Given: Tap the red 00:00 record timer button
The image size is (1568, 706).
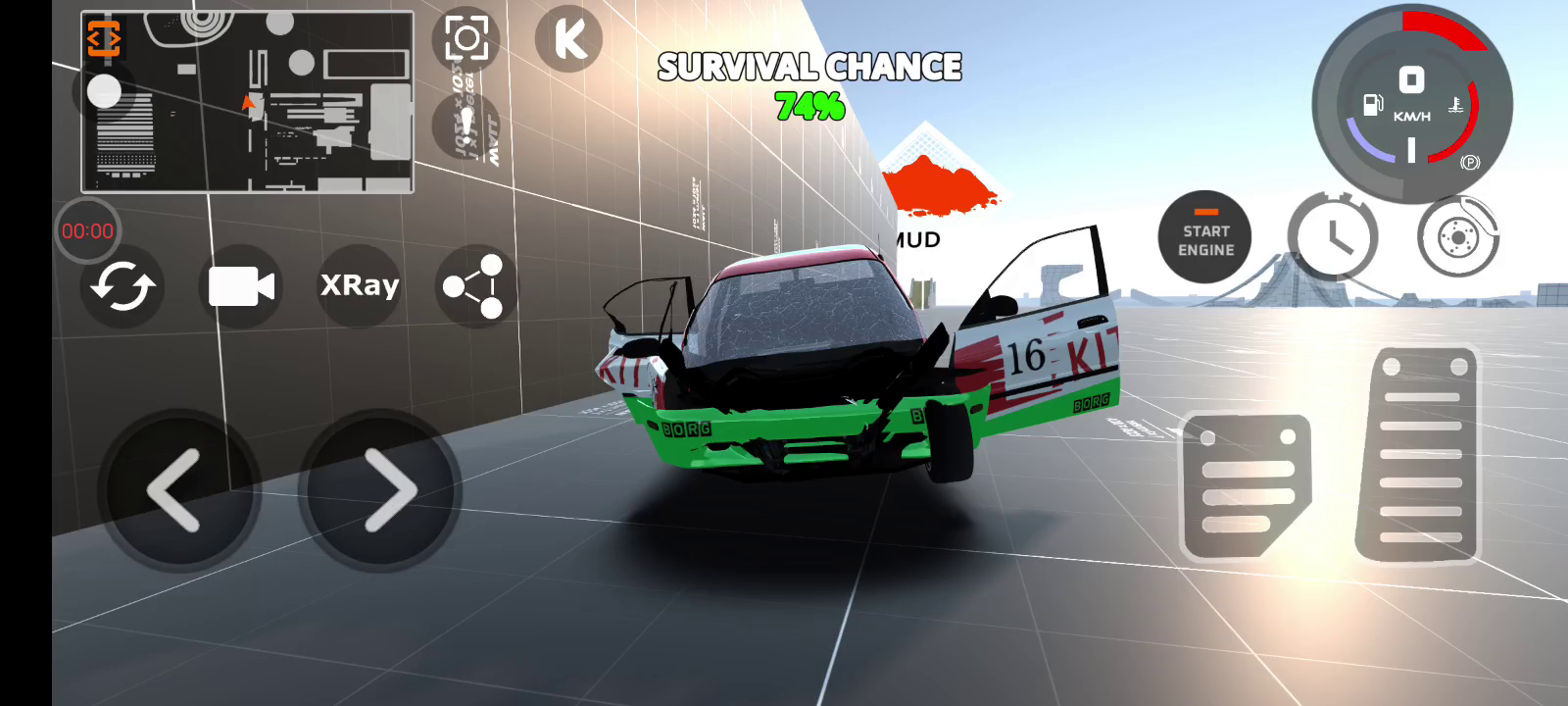Looking at the screenshot, I should (x=88, y=231).
